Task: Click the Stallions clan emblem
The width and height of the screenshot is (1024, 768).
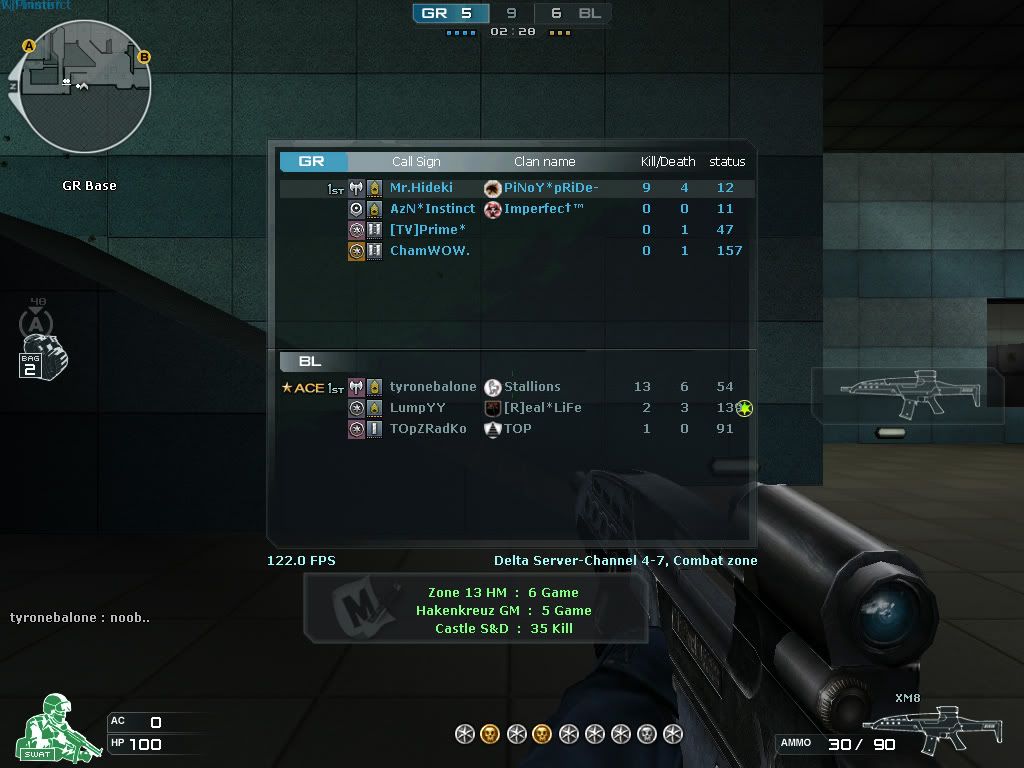Action: (492, 387)
